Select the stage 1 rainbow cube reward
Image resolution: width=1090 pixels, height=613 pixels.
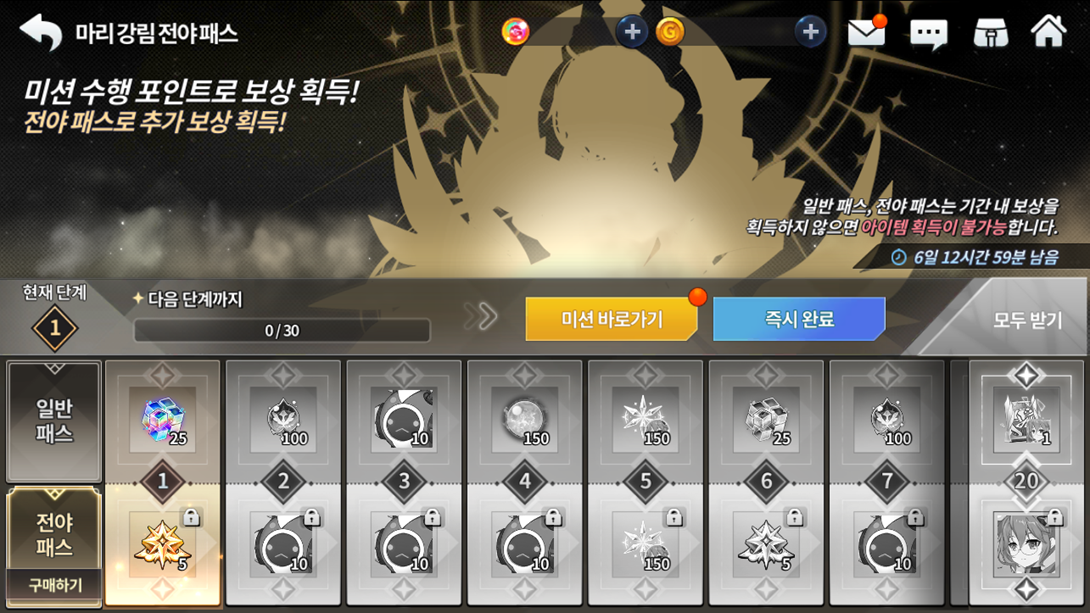(x=162, y=419)
